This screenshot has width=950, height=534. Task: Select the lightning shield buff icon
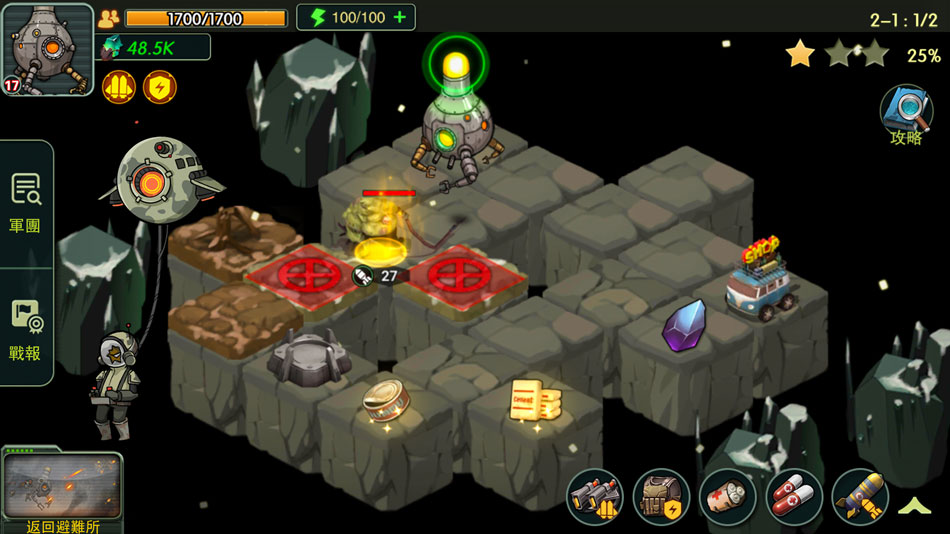point(160,87)
